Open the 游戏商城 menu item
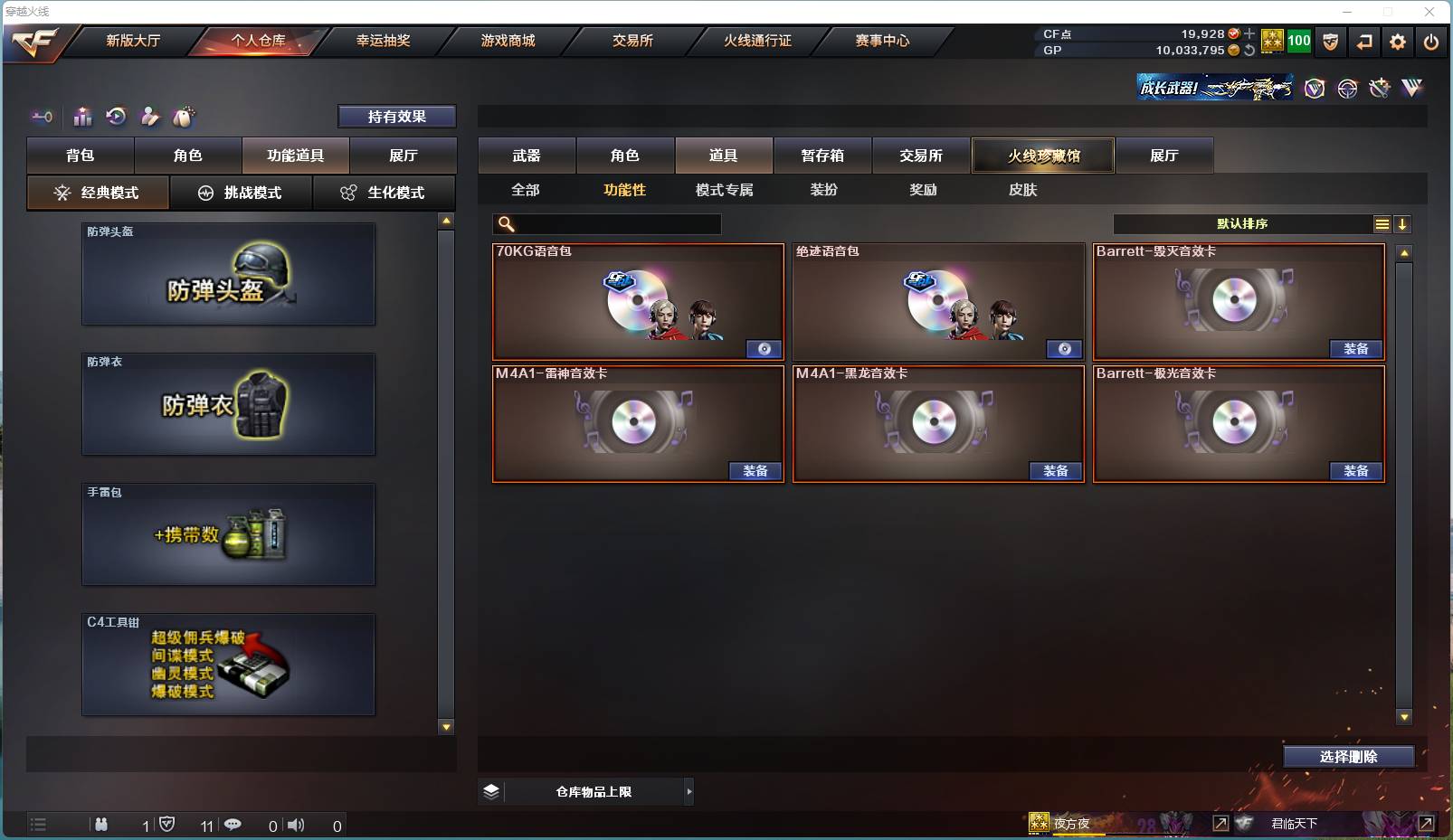The height and width of the screenshot is (840, 1453). click(508, 41)
